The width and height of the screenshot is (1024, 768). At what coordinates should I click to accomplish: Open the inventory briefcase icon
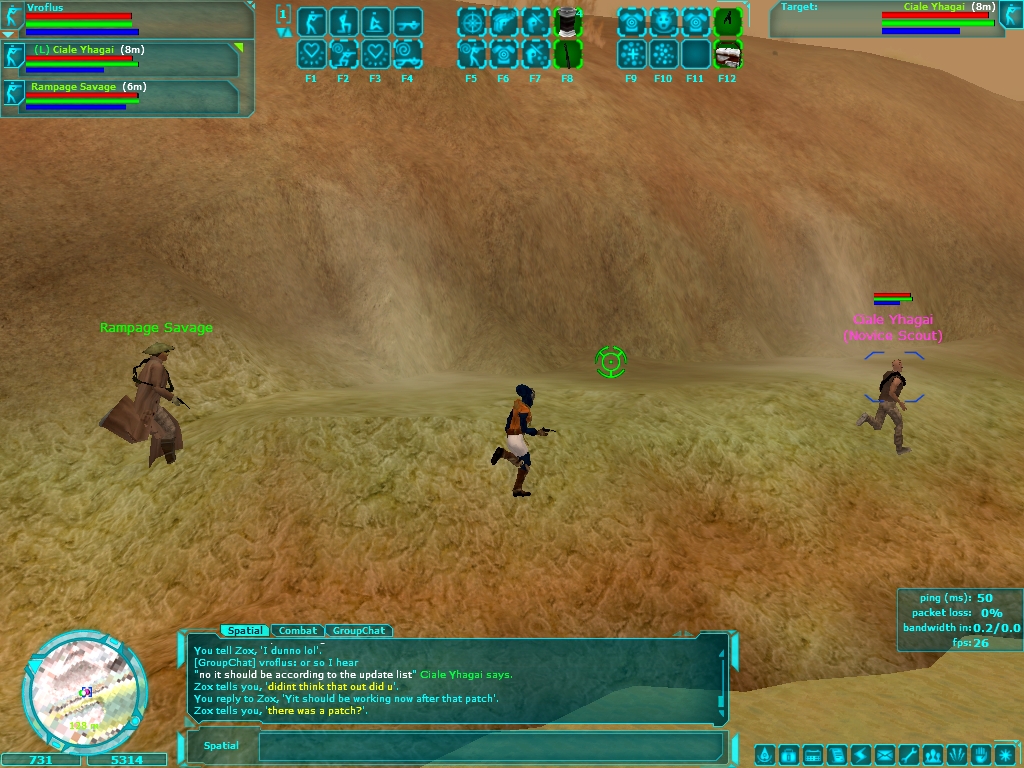coord(787,754)
